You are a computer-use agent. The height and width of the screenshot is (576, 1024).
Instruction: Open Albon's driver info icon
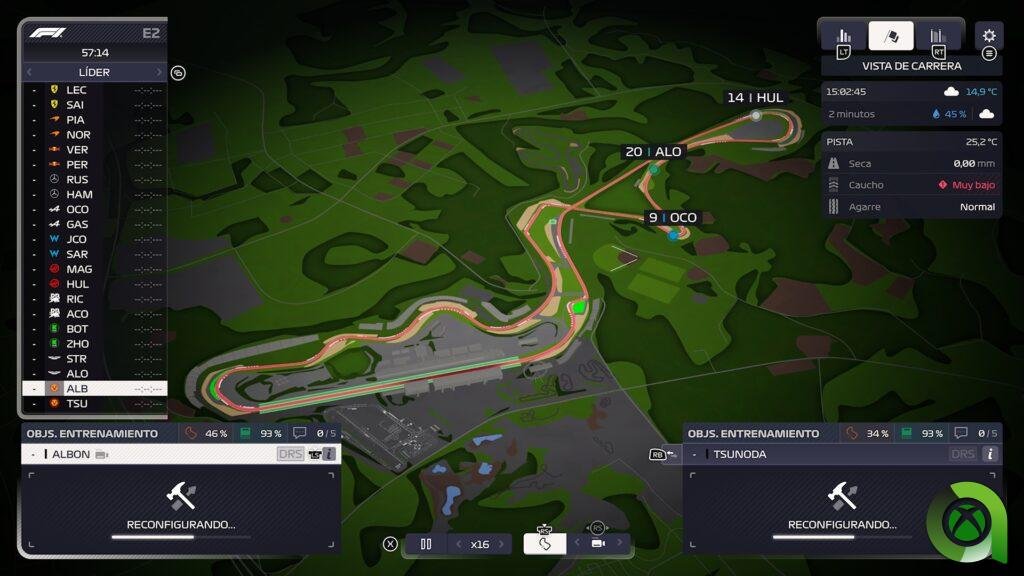coord(329,454)
